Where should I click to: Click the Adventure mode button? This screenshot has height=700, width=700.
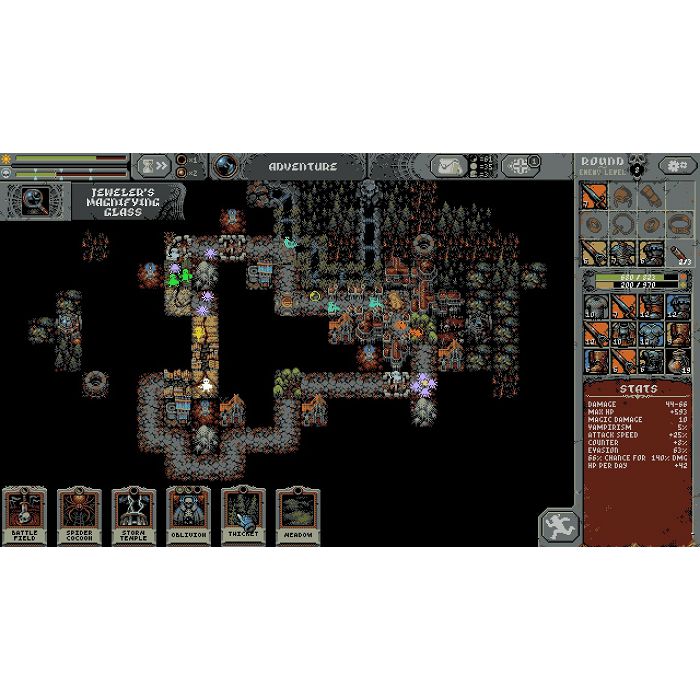pos(302,166)
